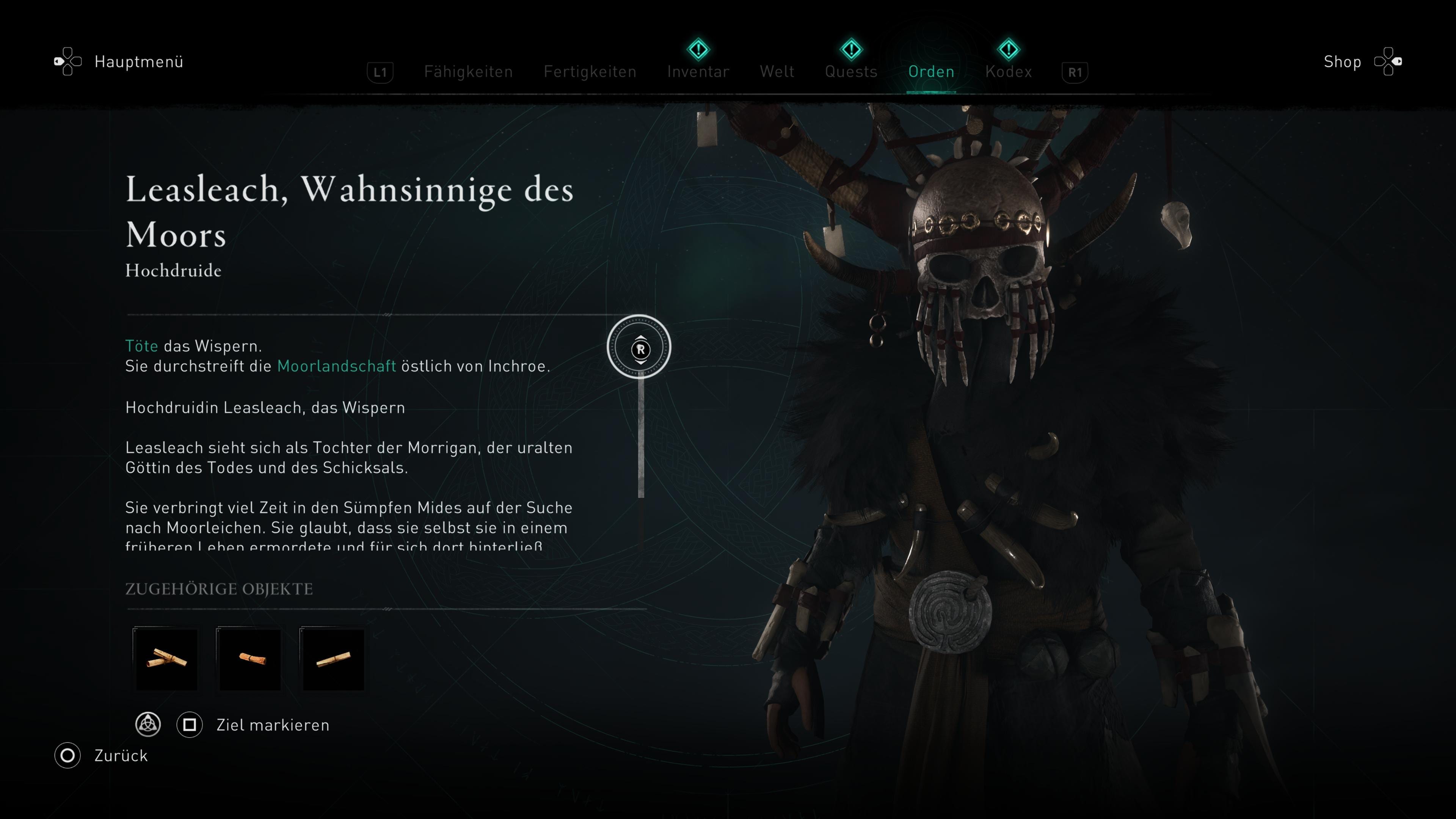Open the Fertigkeiten screen

(590, 72)
